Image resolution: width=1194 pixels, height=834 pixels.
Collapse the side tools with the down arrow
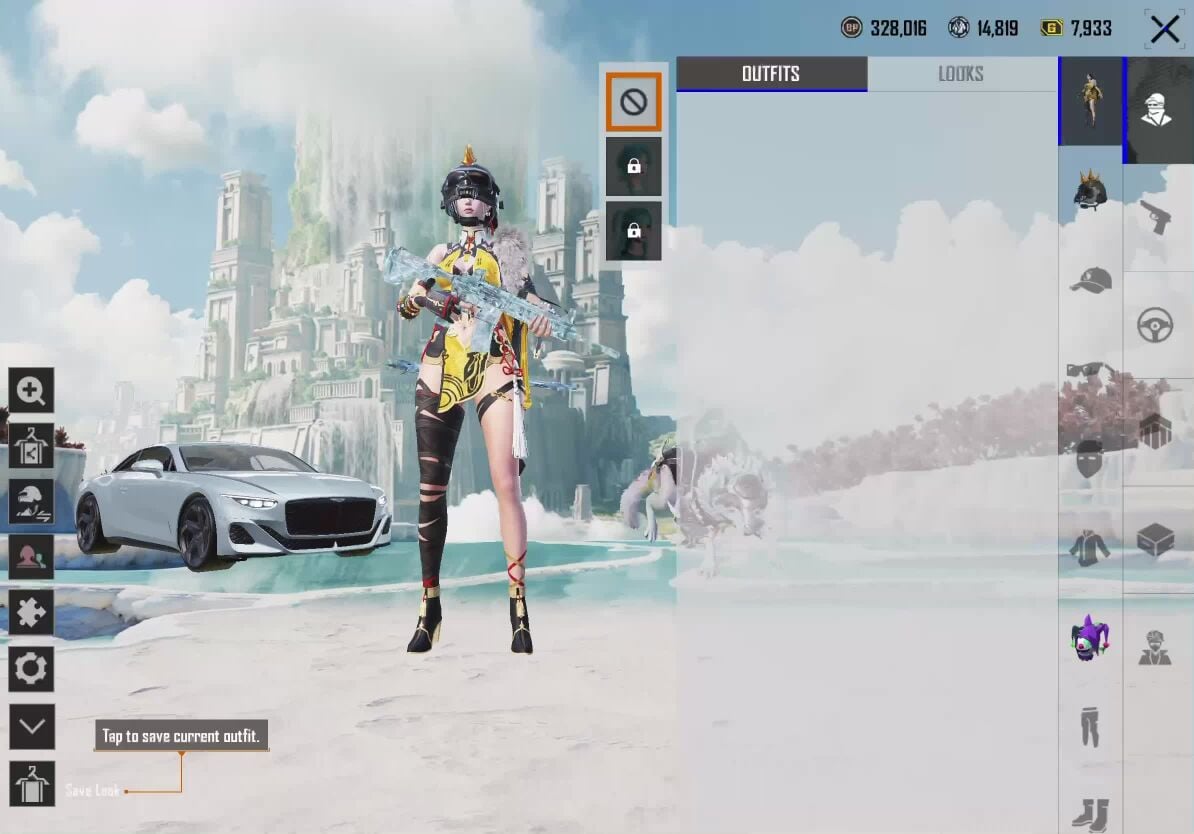[x=31, y=726]
